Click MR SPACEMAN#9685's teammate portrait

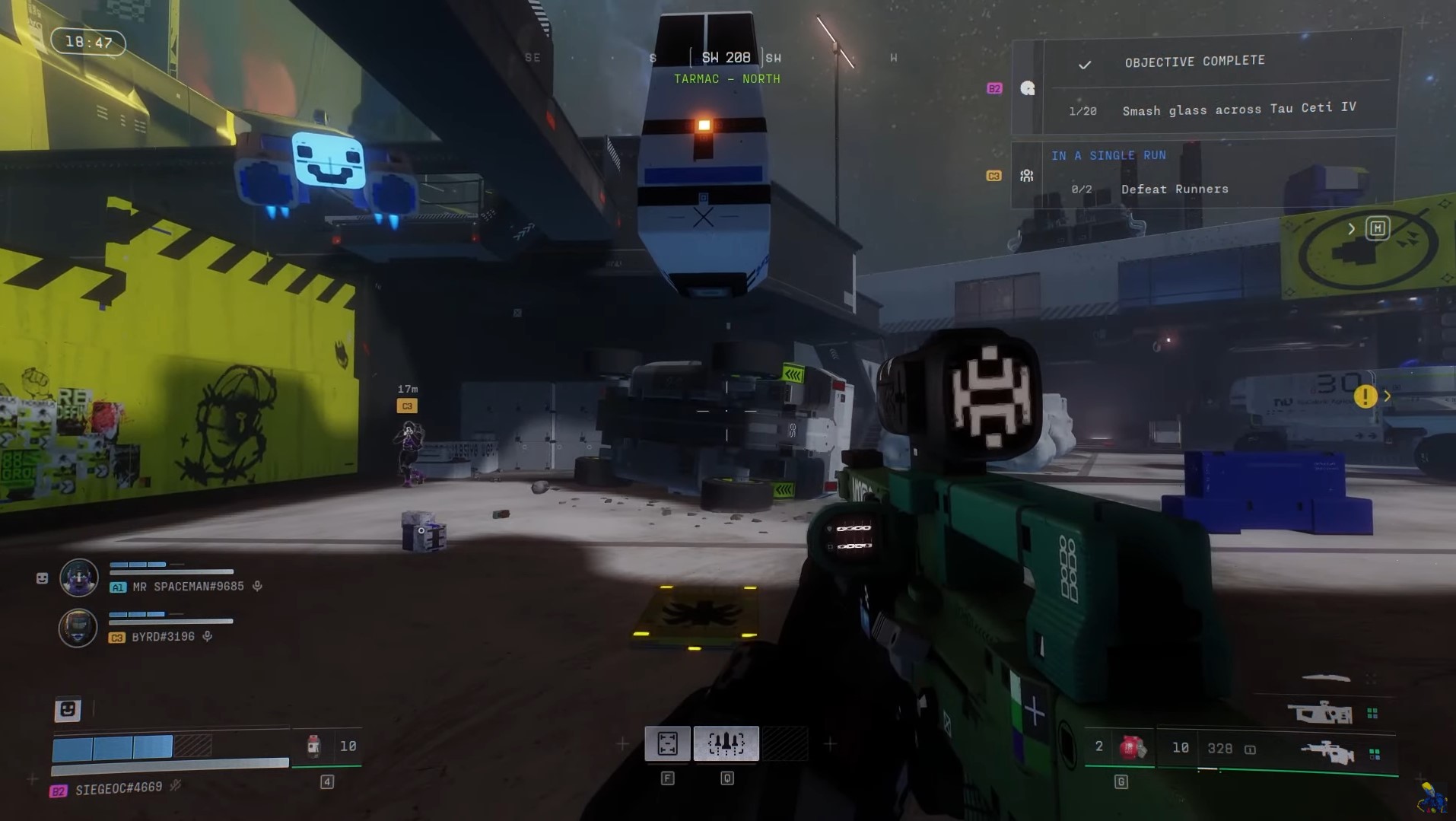coord(79,577)
